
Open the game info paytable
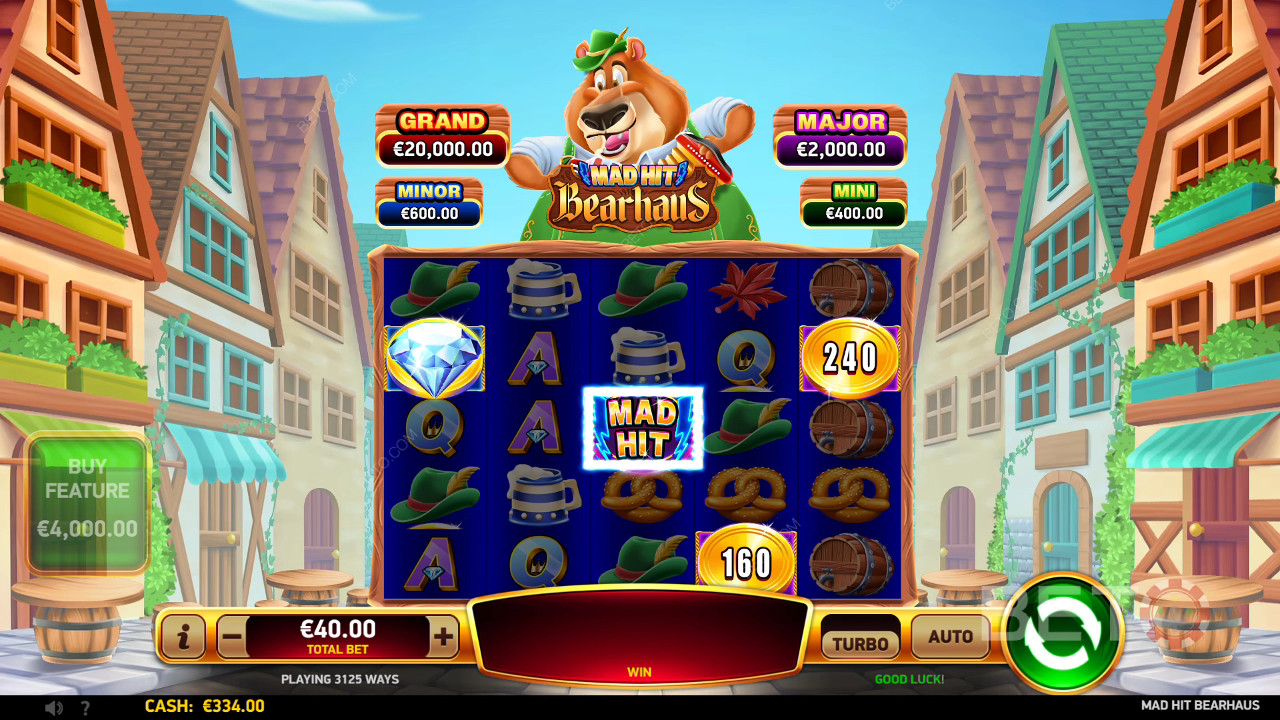[183, 637]
